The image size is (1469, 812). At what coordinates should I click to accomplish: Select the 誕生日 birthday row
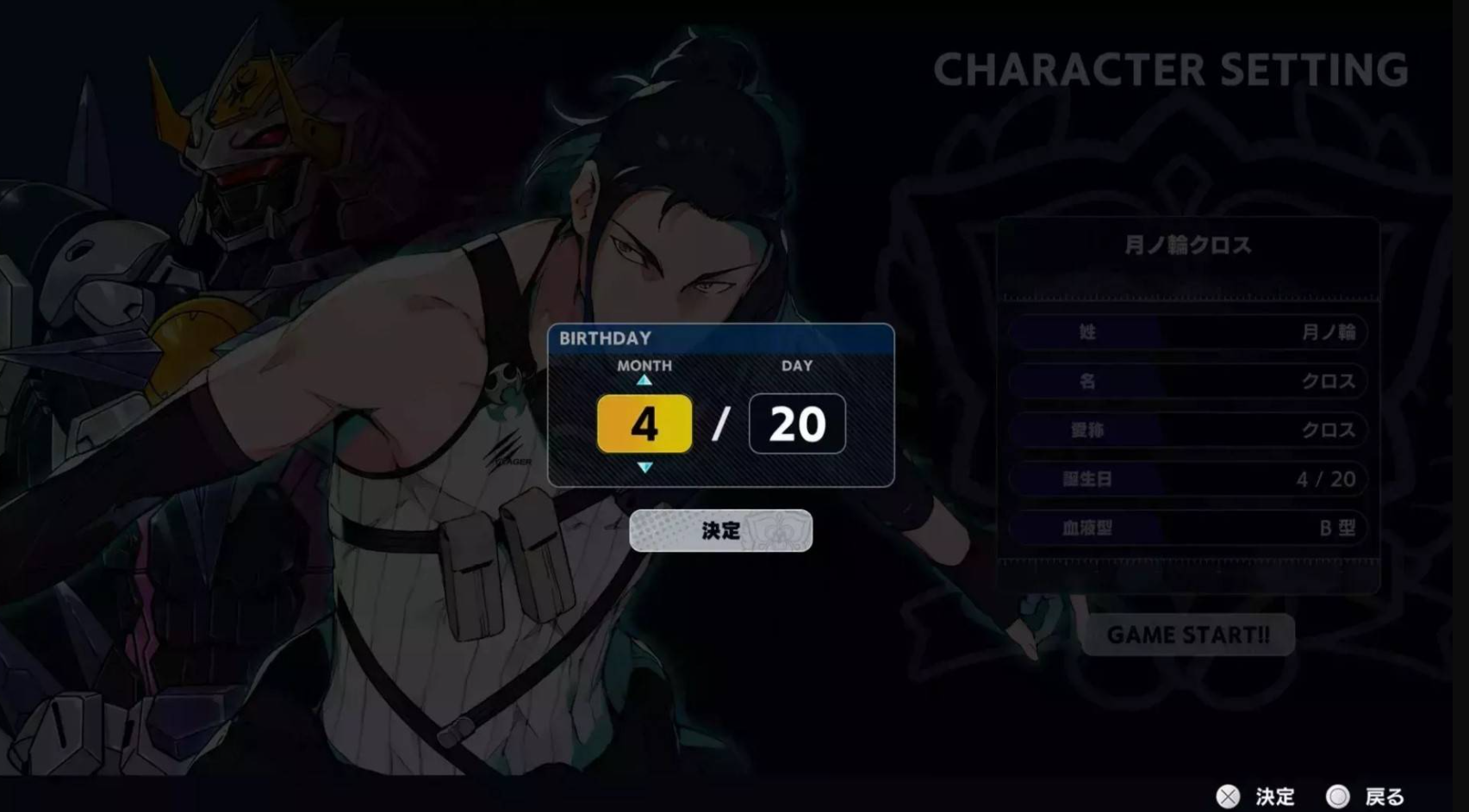[1187, 479]
